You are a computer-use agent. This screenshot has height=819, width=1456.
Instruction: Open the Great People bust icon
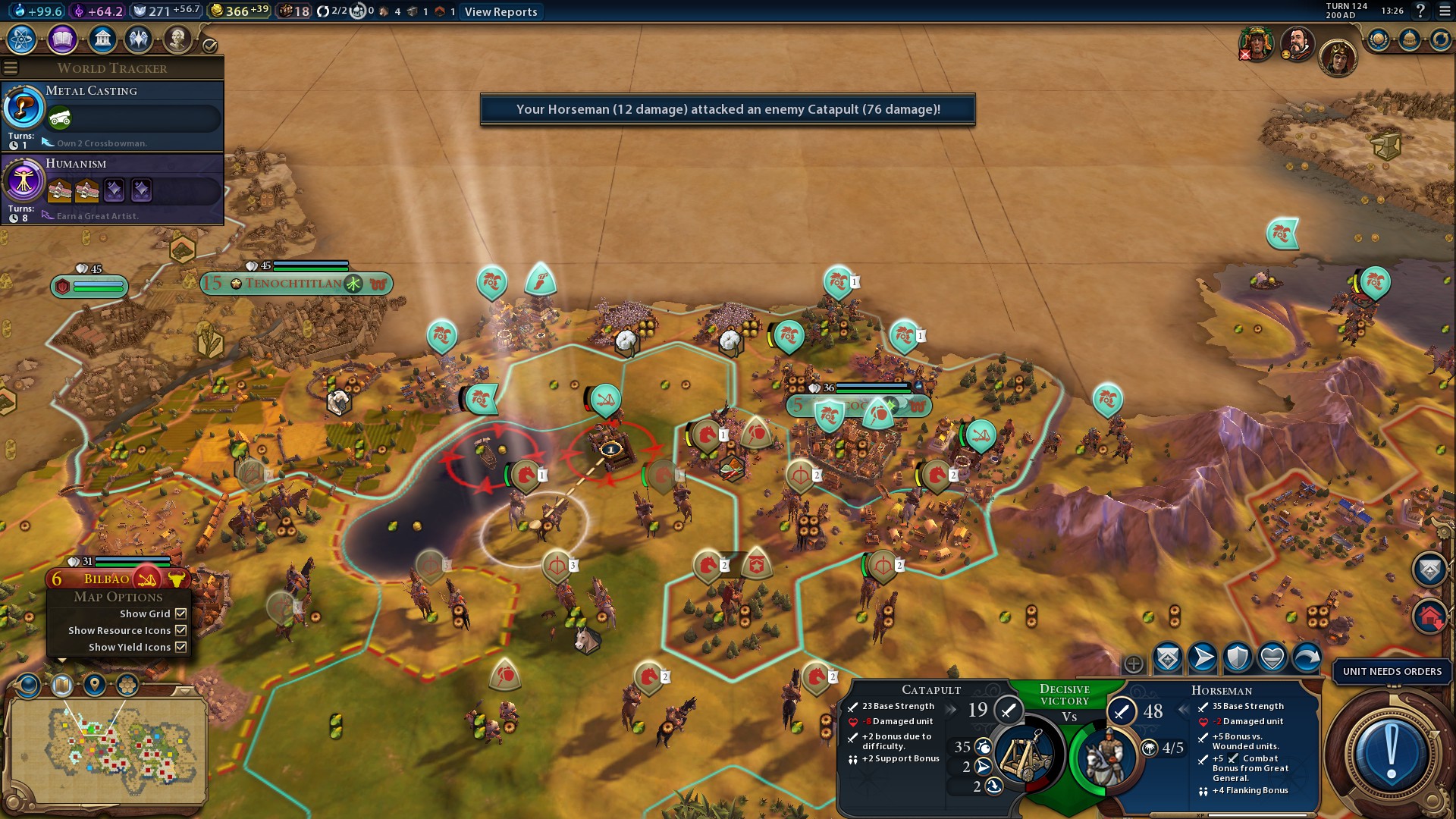pos(177,39)
